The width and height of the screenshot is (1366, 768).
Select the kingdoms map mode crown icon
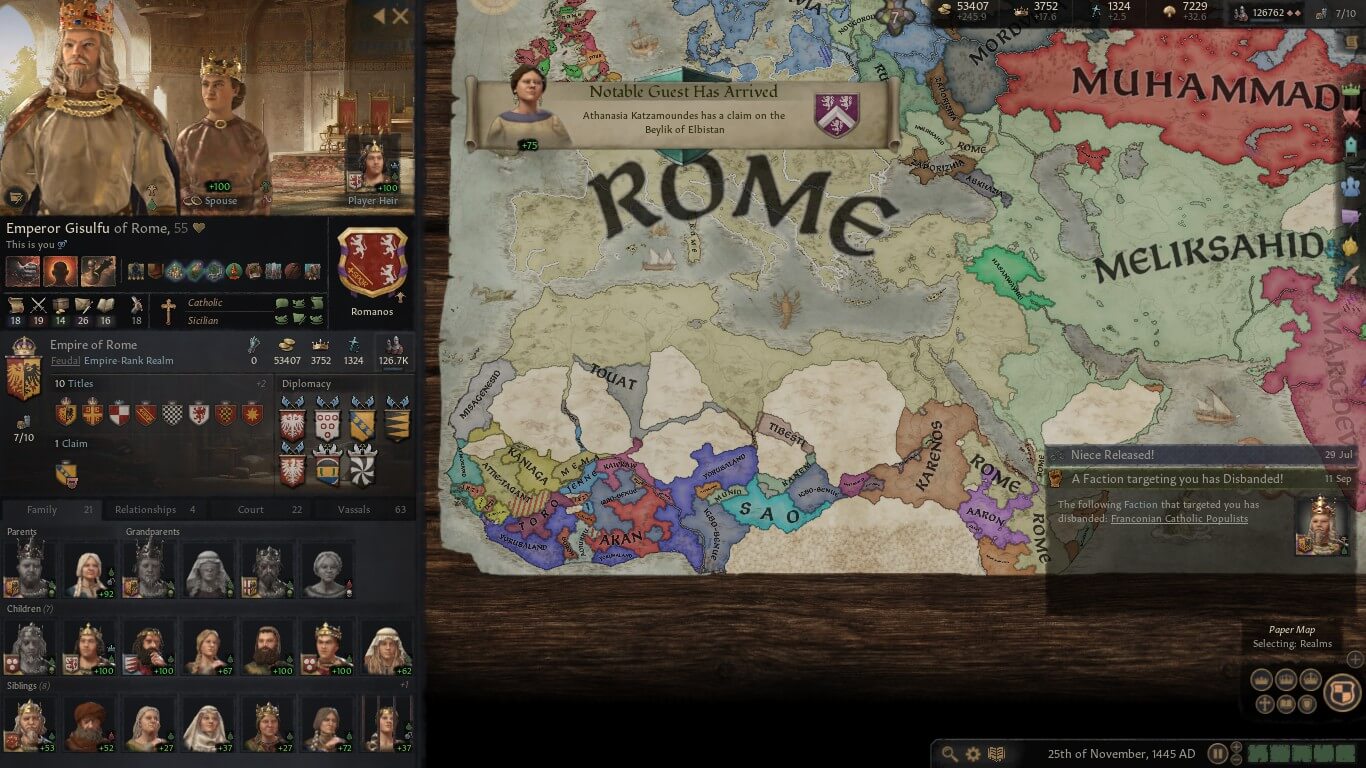pos(1285,678)
